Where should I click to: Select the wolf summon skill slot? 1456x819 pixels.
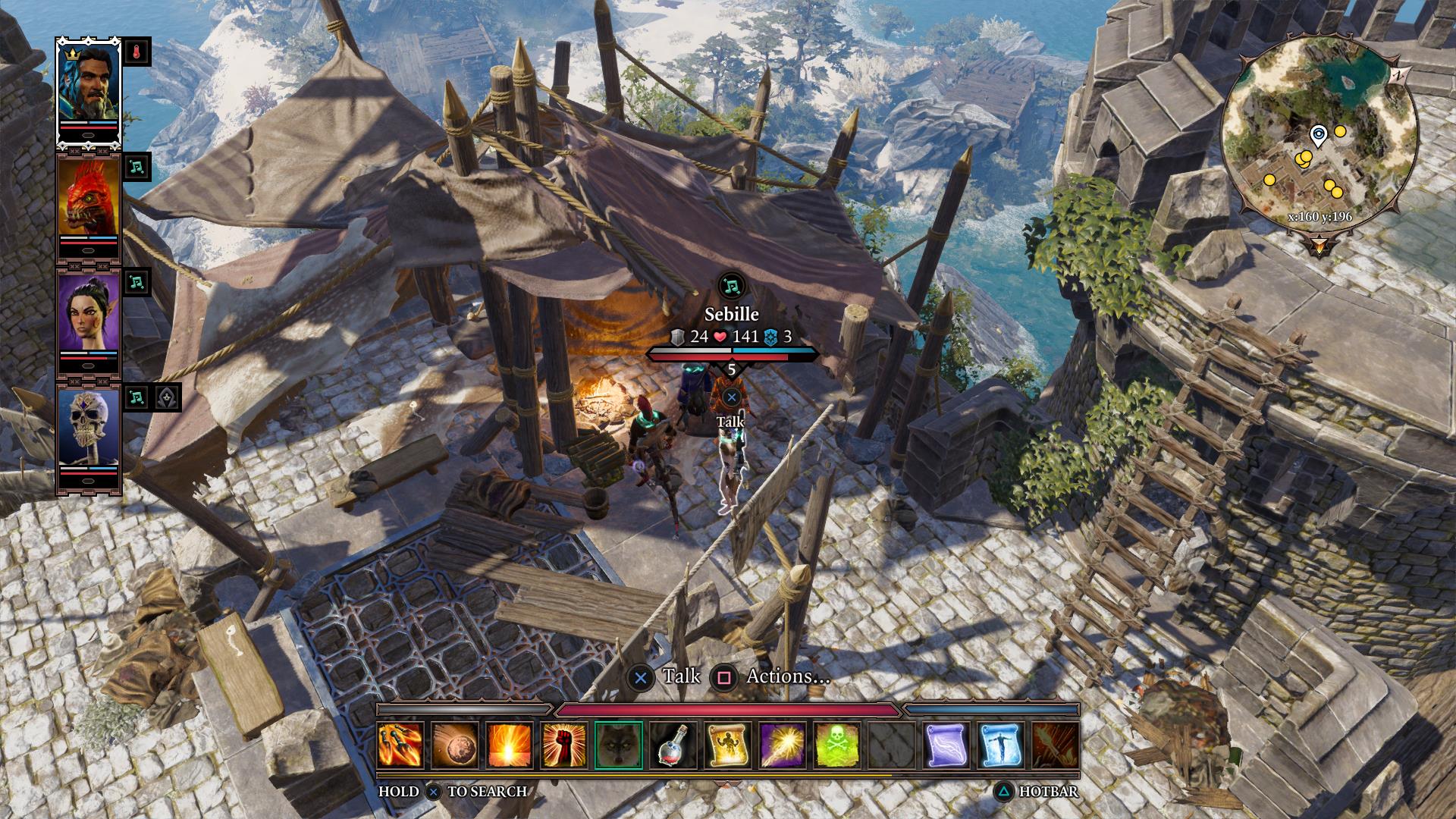[x=619, y=745]
